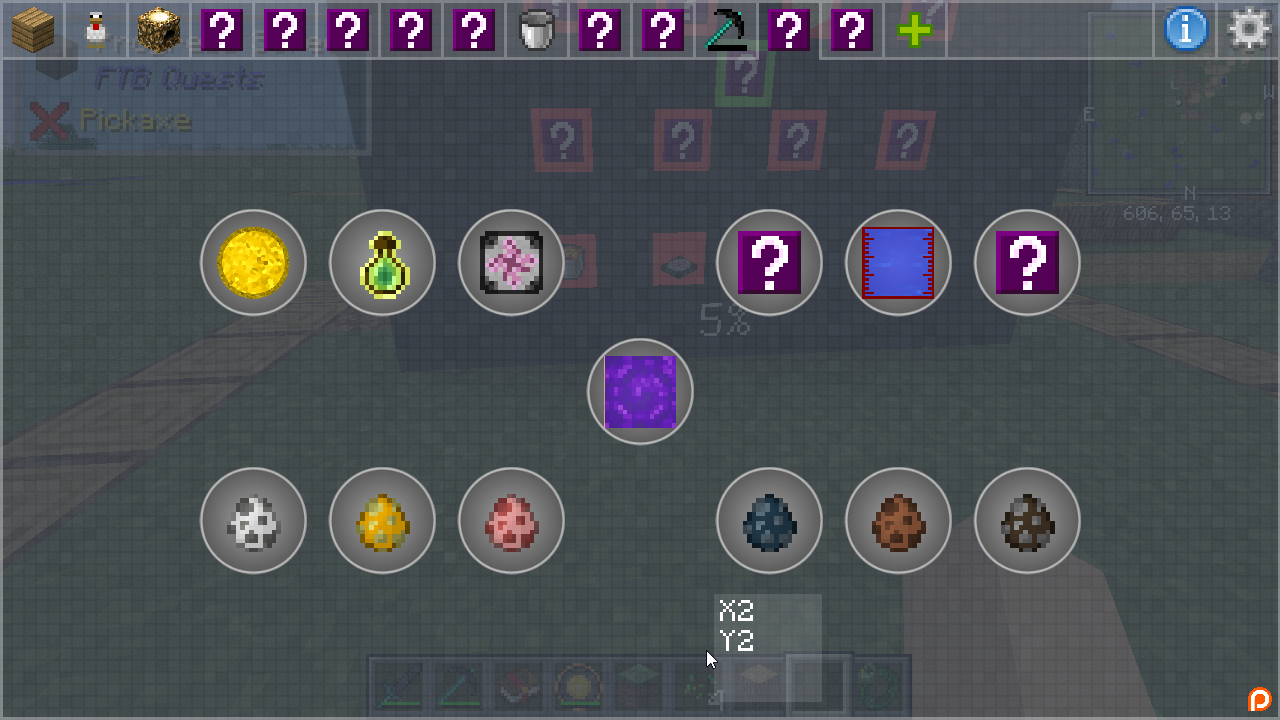1280x720 pixels.
Task: Choose the pink-patterned gray block quest
Action: coord(511,263)
